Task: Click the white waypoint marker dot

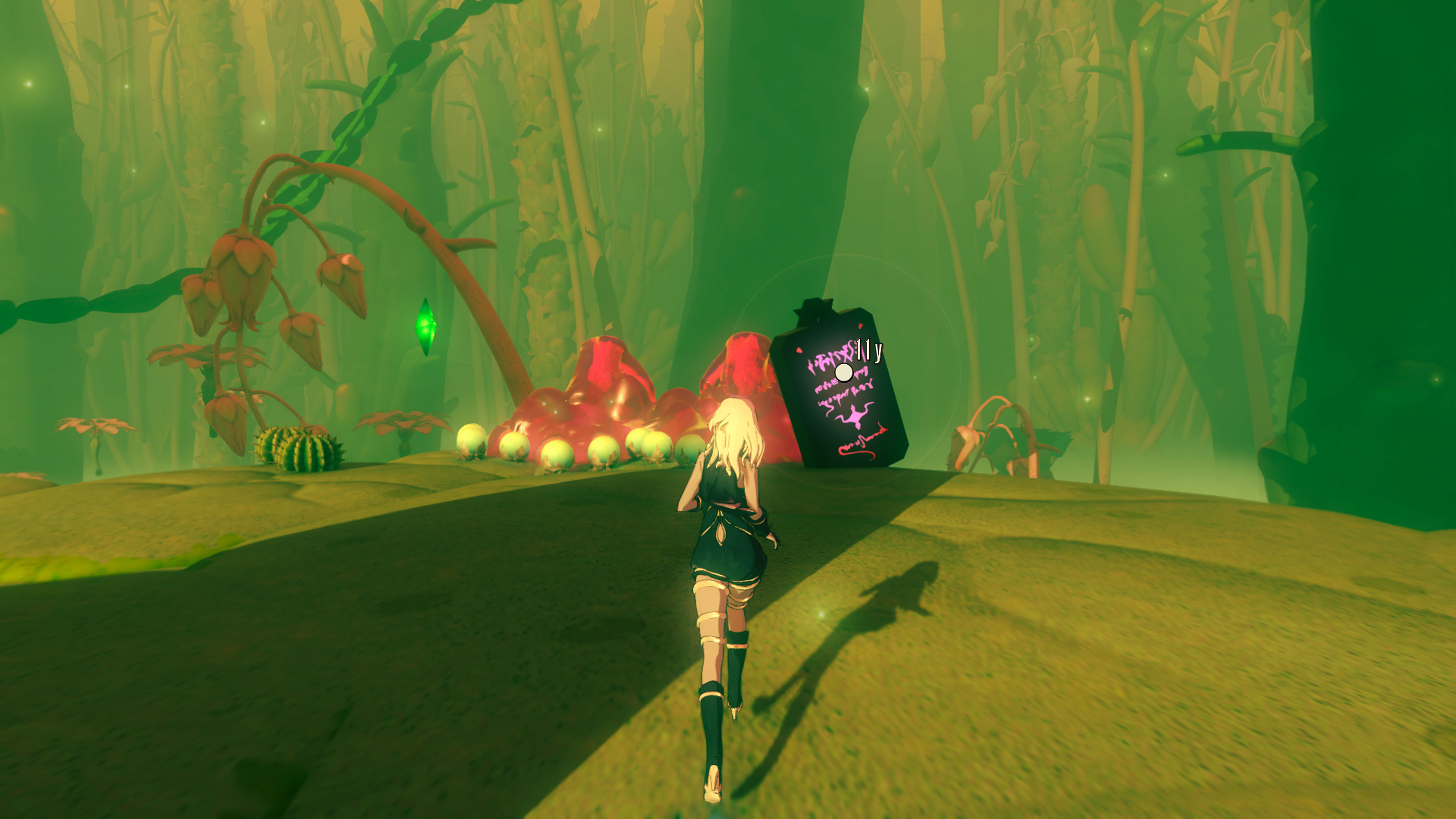Action: click(844, 372)
